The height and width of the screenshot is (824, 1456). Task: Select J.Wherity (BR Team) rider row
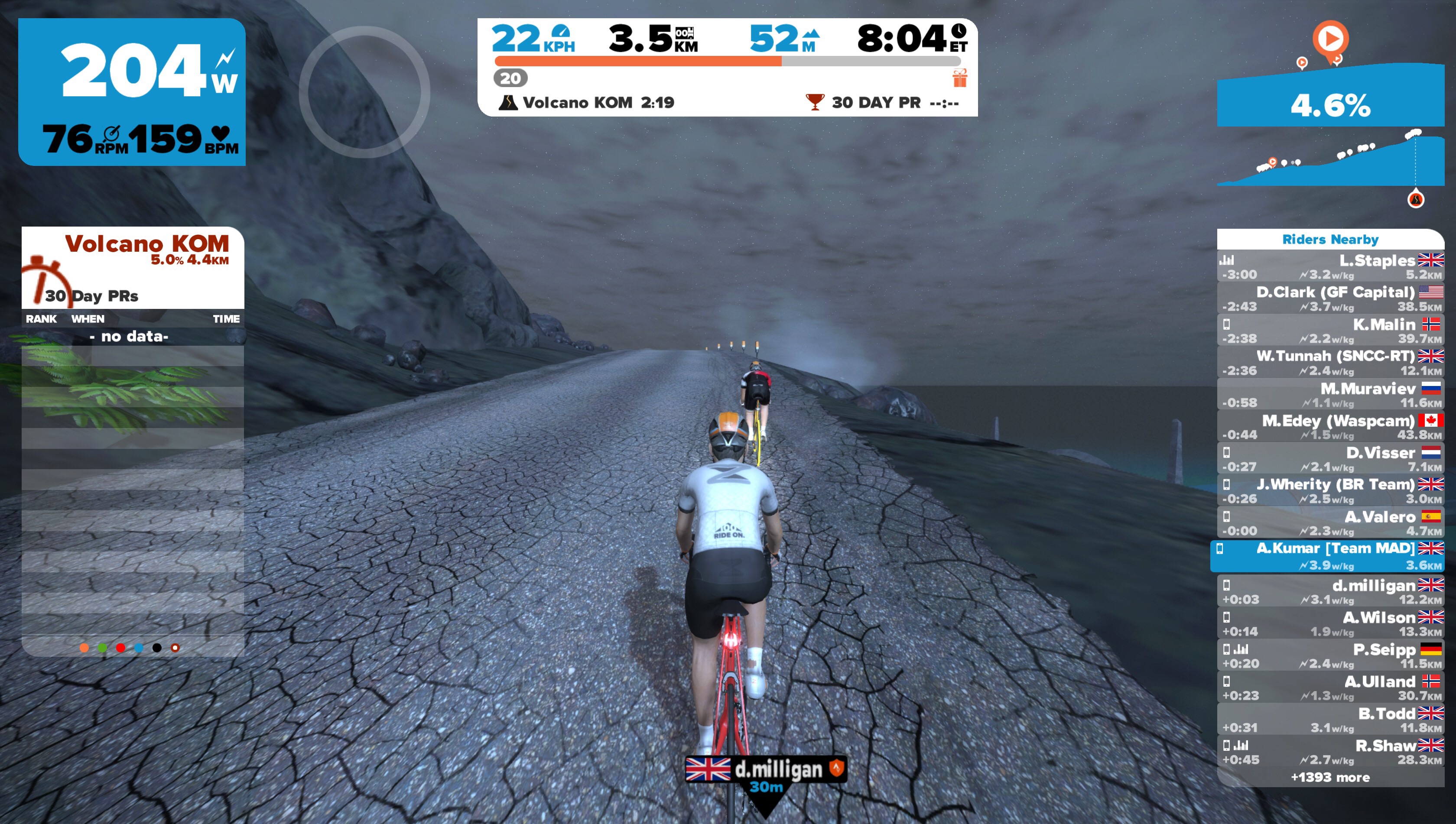tap(1330, 491)
